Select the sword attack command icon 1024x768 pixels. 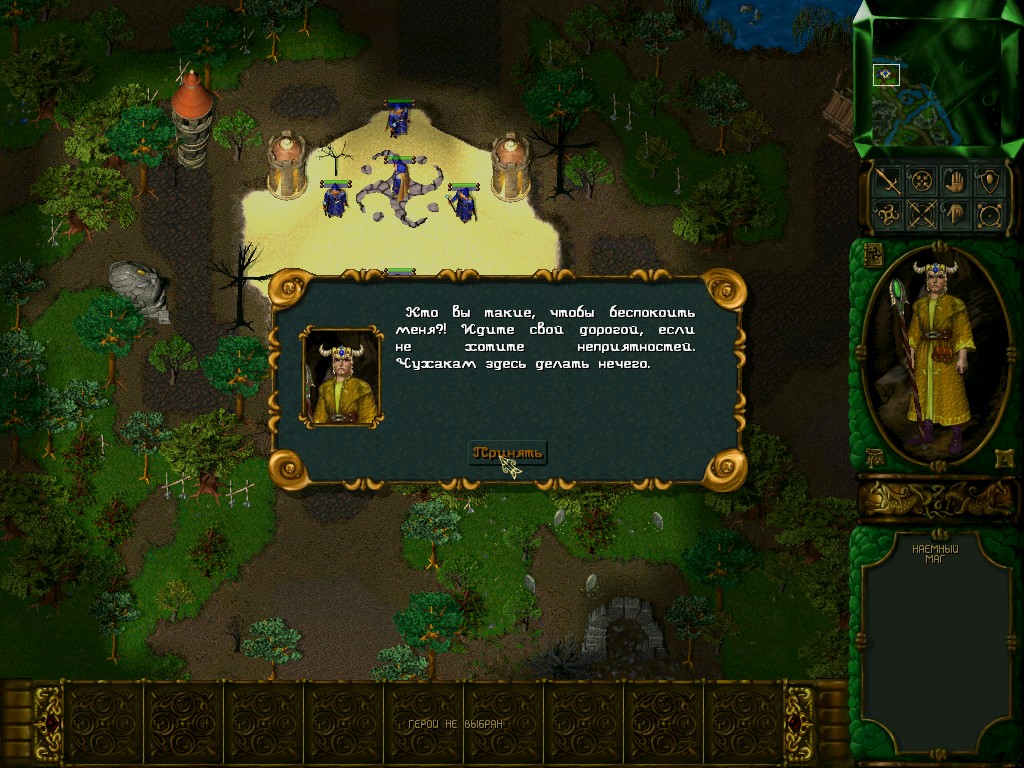(x=887, y=181)
